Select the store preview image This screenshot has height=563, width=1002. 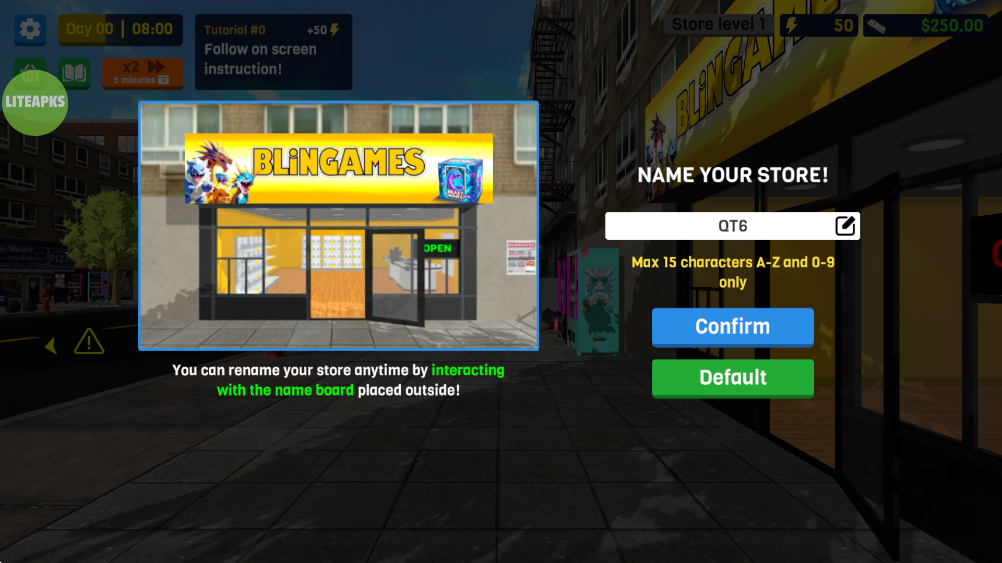point(338,226)
